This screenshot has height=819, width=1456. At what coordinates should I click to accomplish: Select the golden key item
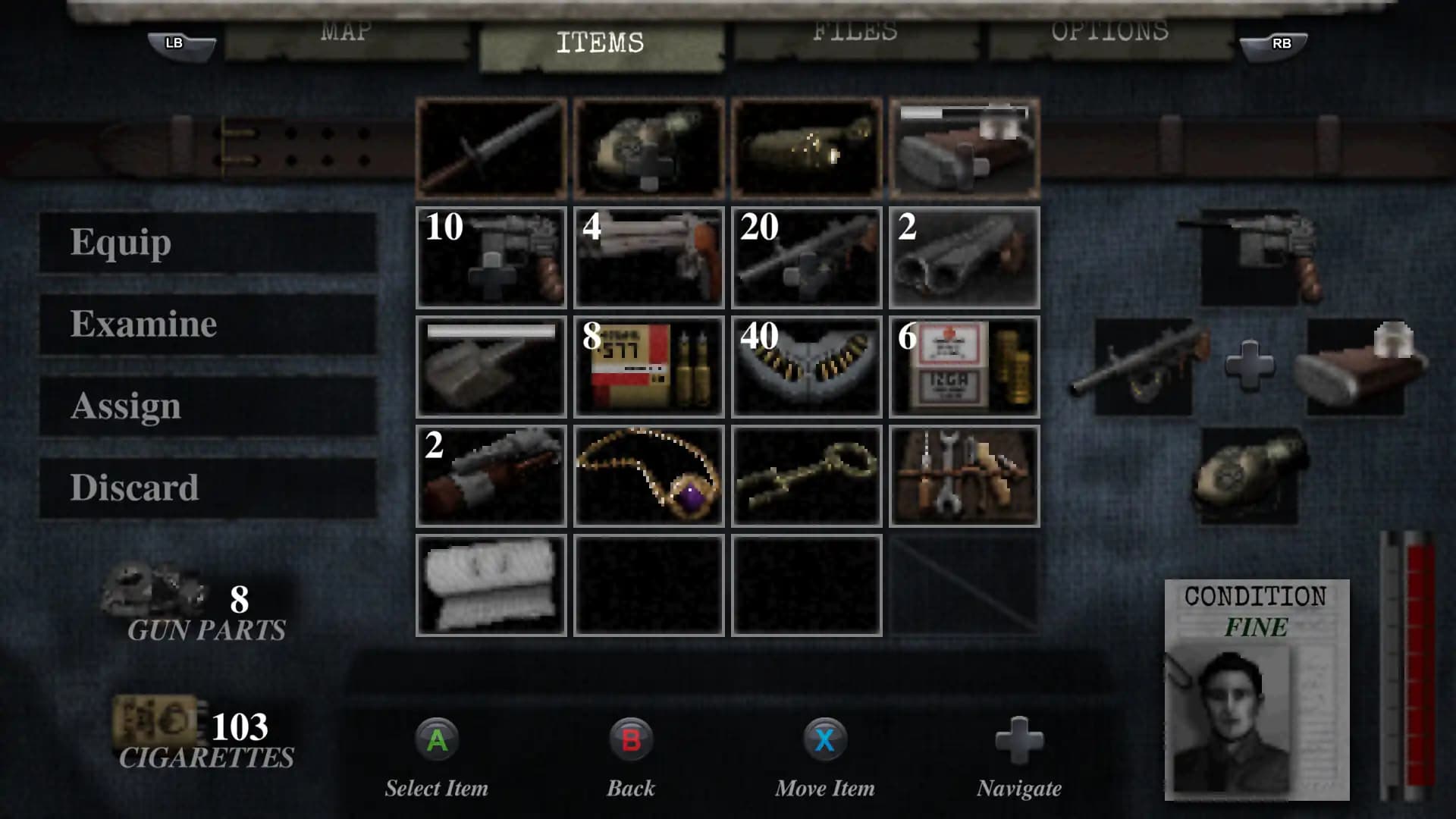point(806,475)
